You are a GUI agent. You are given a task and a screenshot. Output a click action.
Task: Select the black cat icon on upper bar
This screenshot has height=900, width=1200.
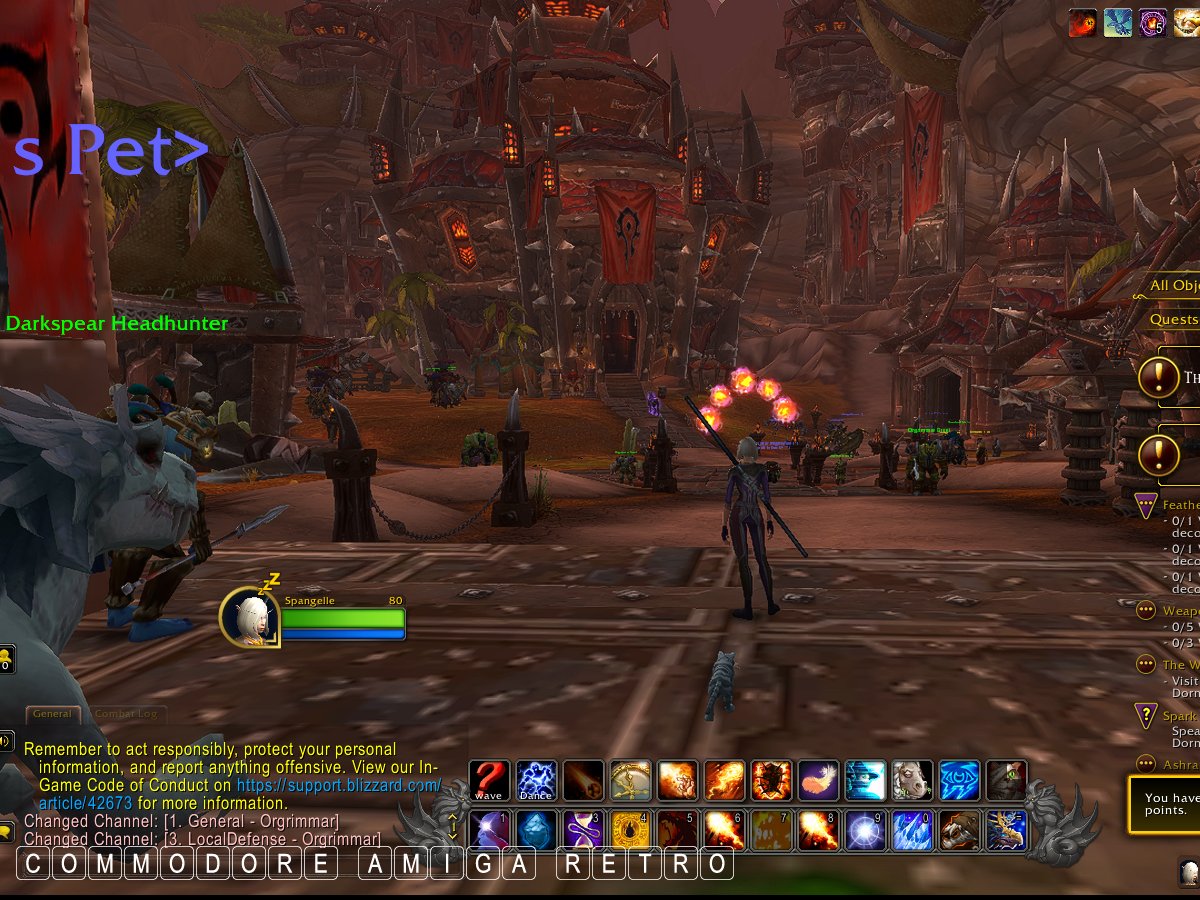coord(1007,780)
